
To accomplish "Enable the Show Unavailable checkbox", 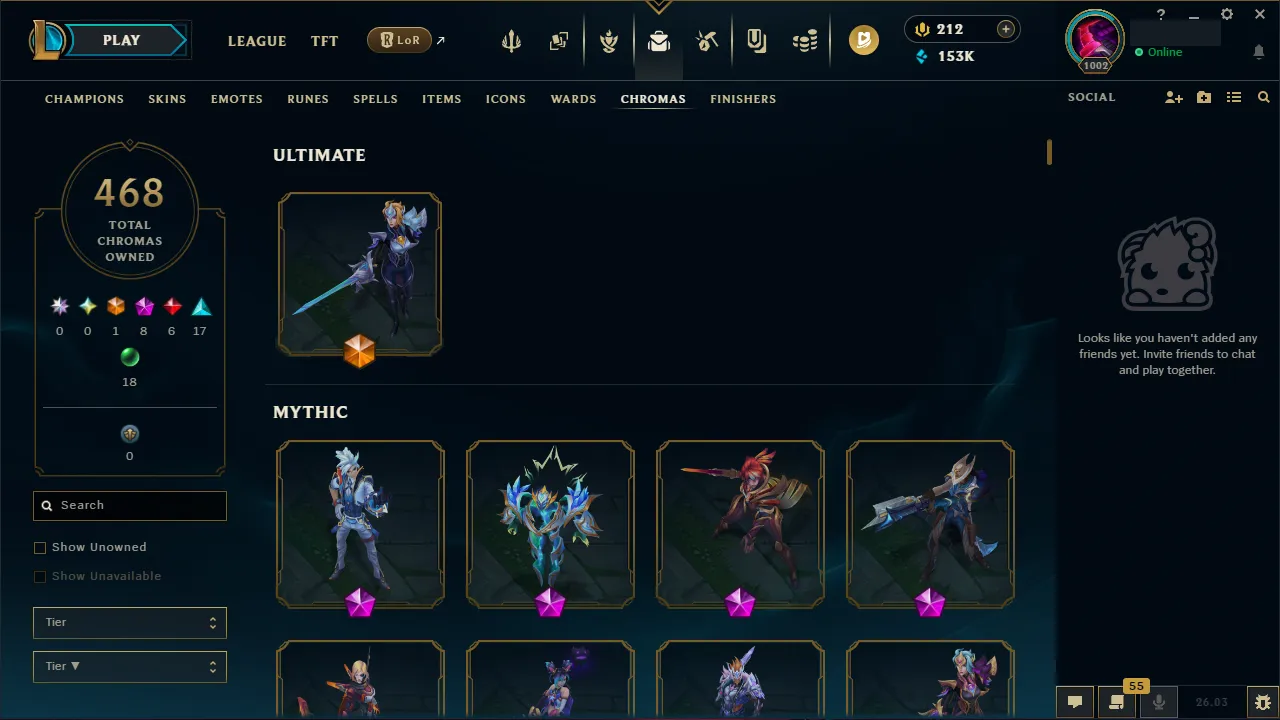I will pyautogui.click(x=40, y=576).
